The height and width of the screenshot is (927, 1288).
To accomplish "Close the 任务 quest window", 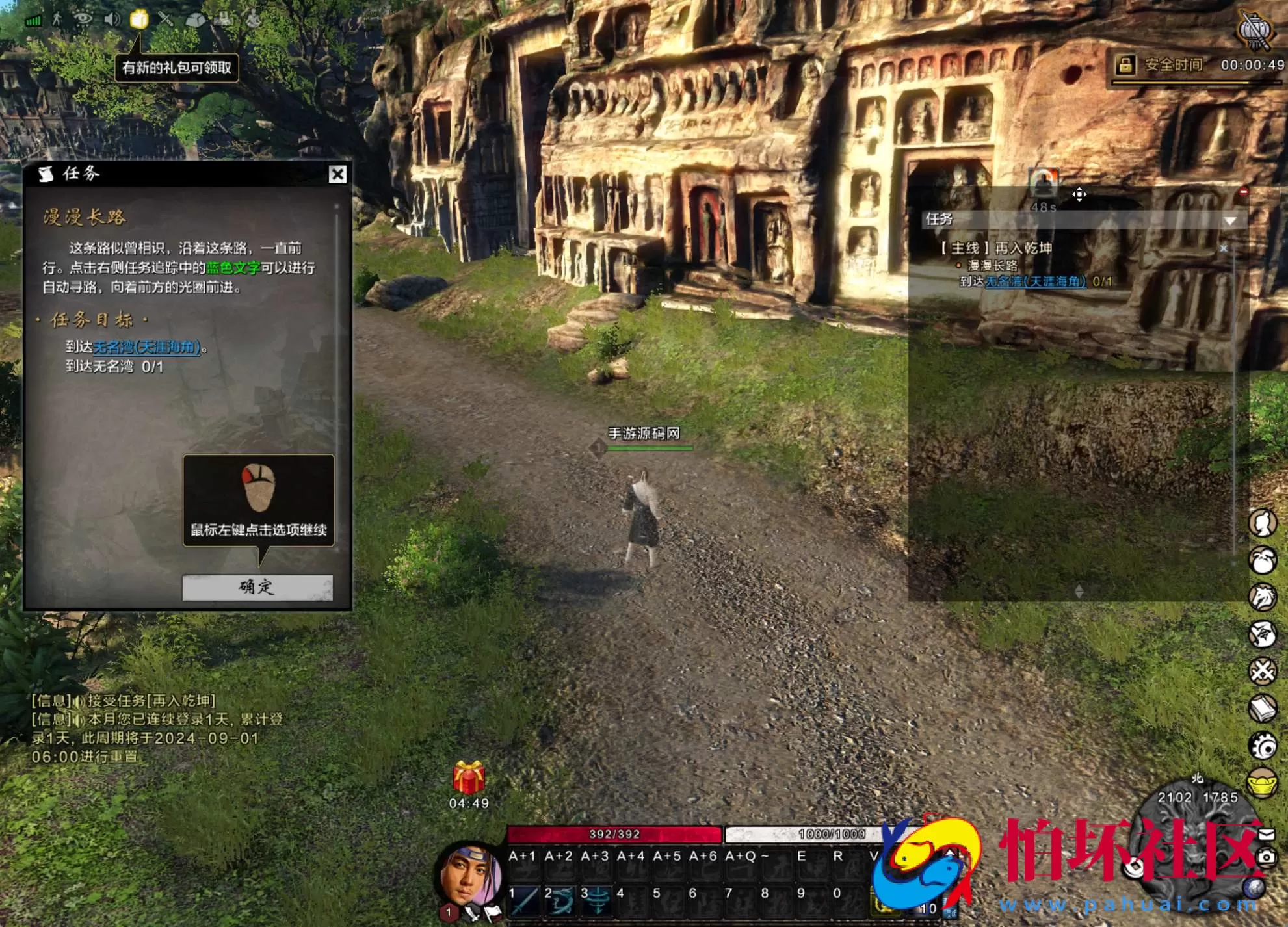I will [337, 174].
